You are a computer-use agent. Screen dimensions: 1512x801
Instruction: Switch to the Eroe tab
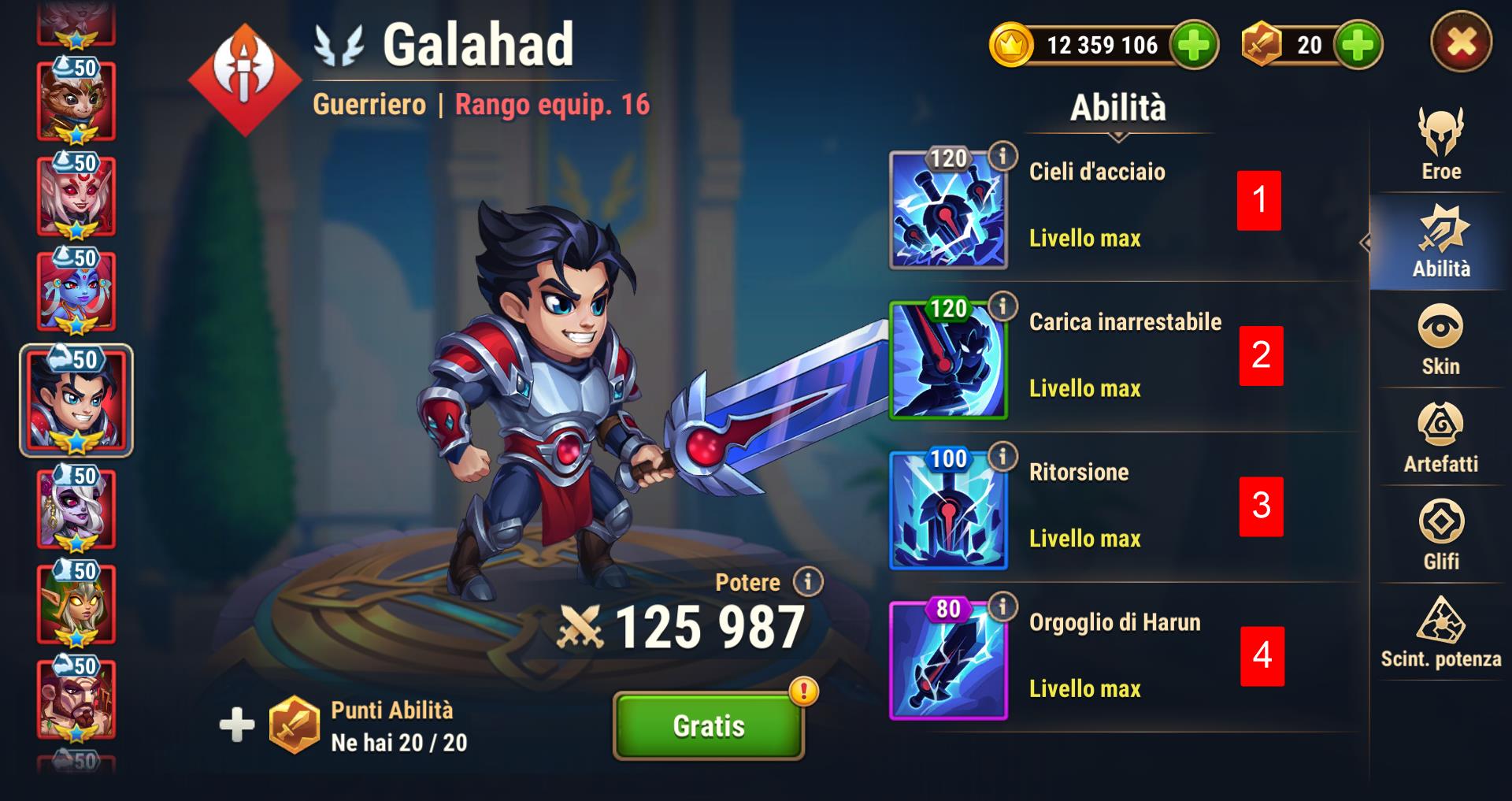point(1440,145)
